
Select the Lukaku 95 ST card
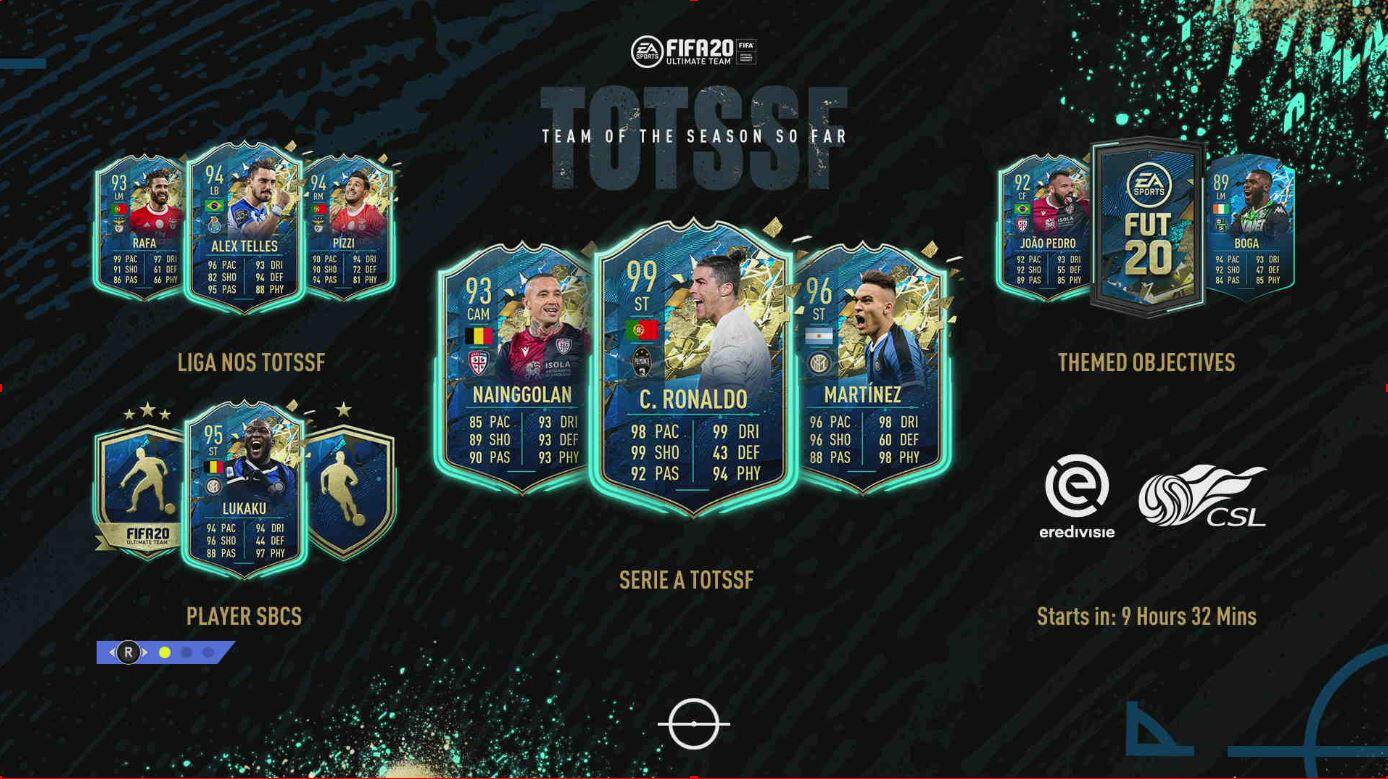244,488
